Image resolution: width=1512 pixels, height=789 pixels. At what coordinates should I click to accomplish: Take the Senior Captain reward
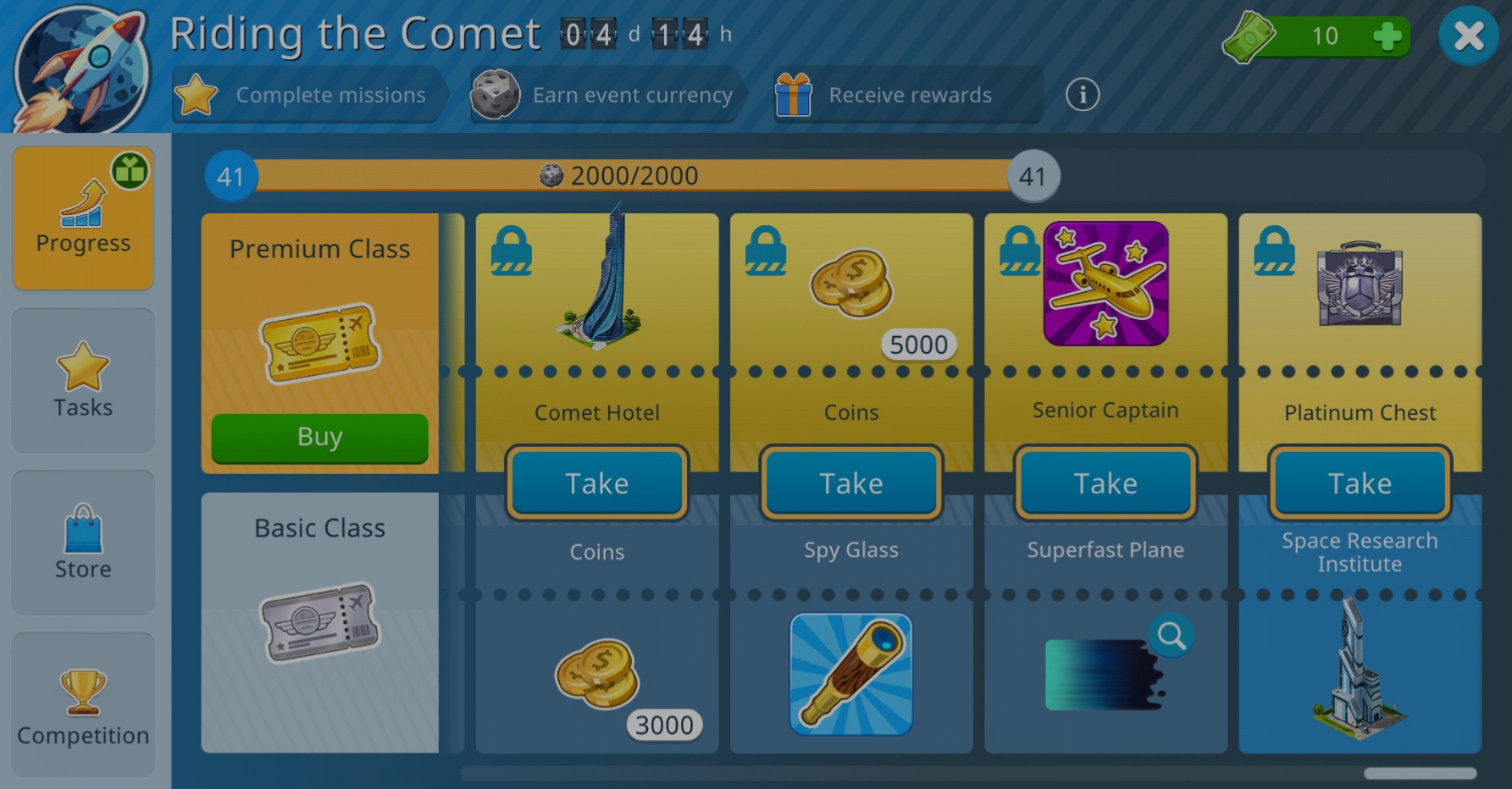1105,483
